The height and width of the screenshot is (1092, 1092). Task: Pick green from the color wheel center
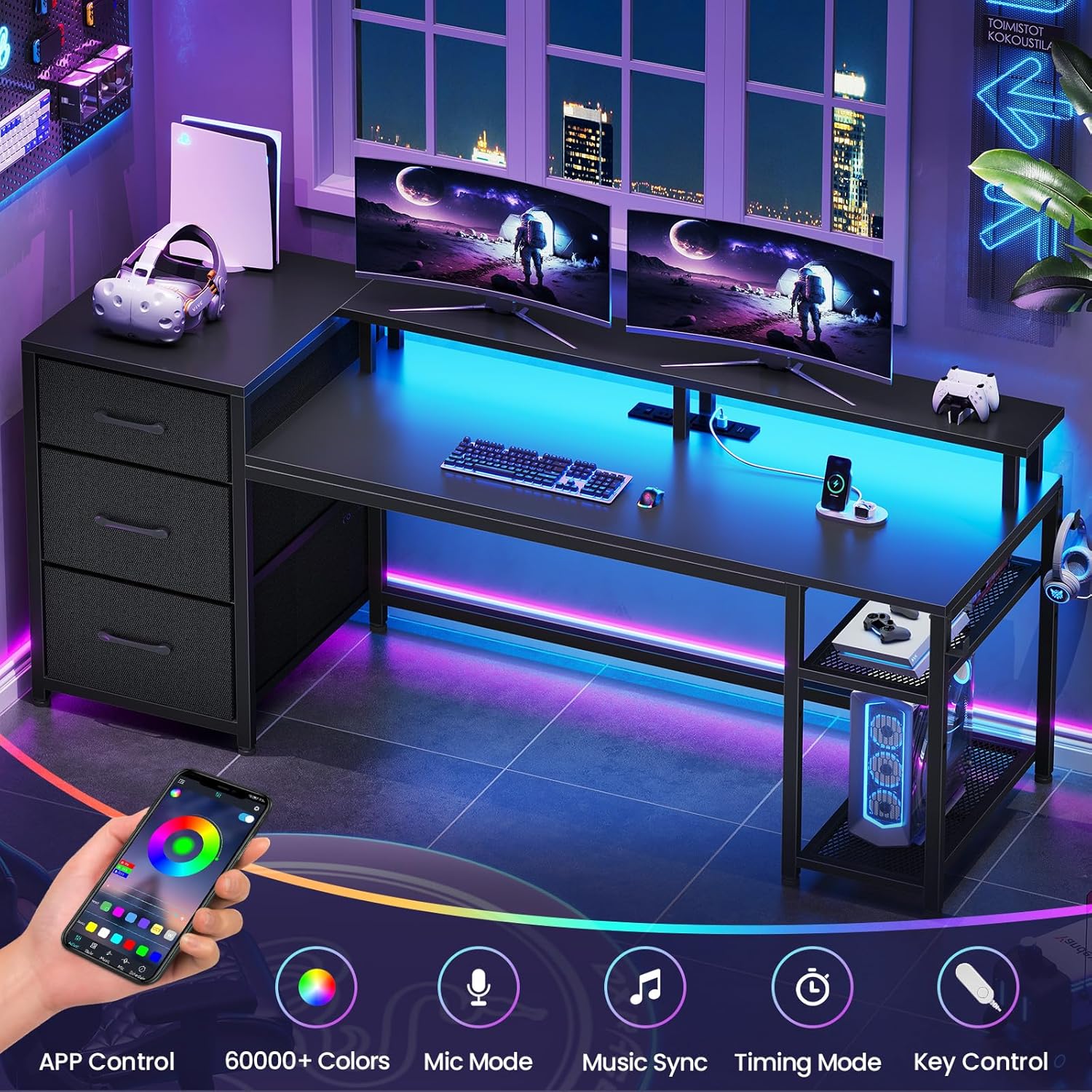point(183,845)
